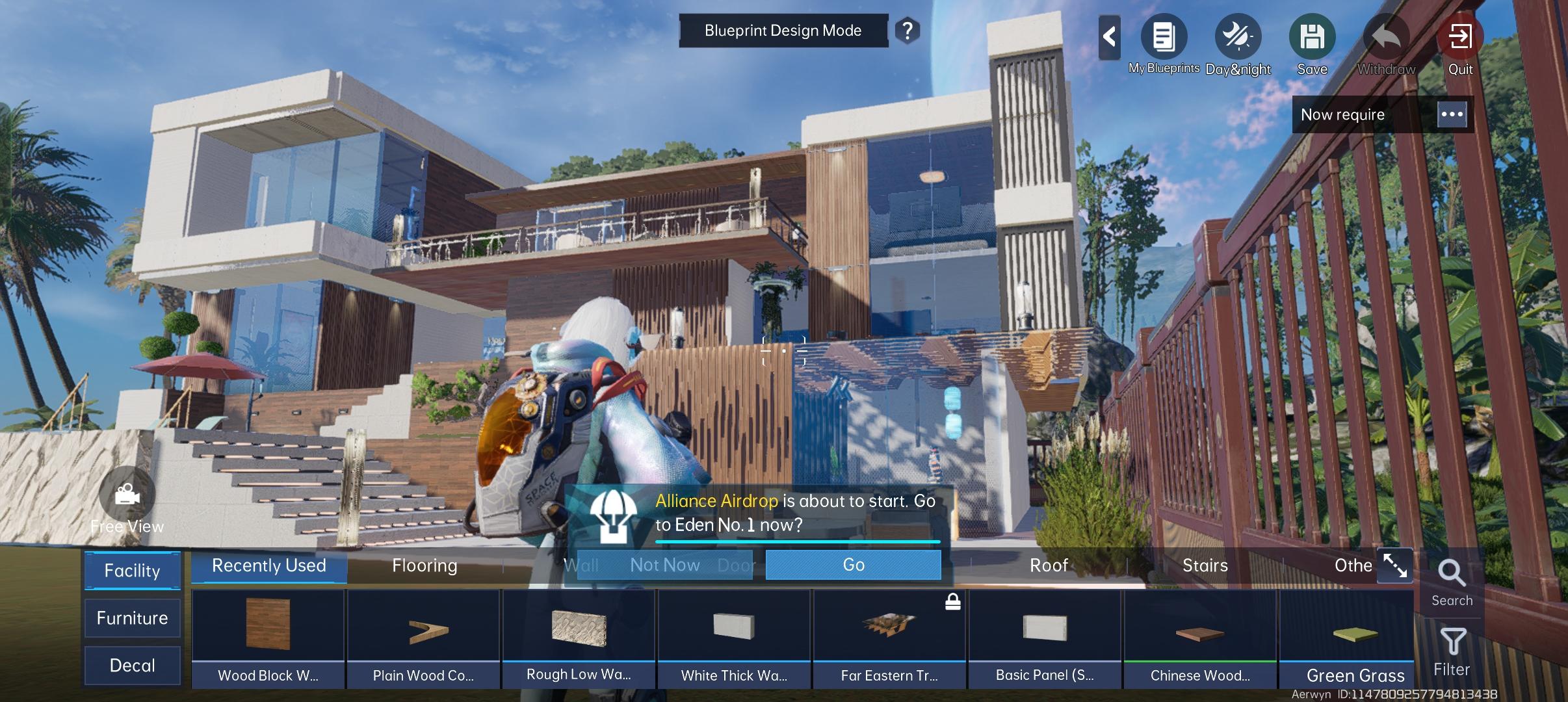Open the question mark help button
Viewport: 1568px width, 702px height.
pyautogui.click(x=908, y=31)
